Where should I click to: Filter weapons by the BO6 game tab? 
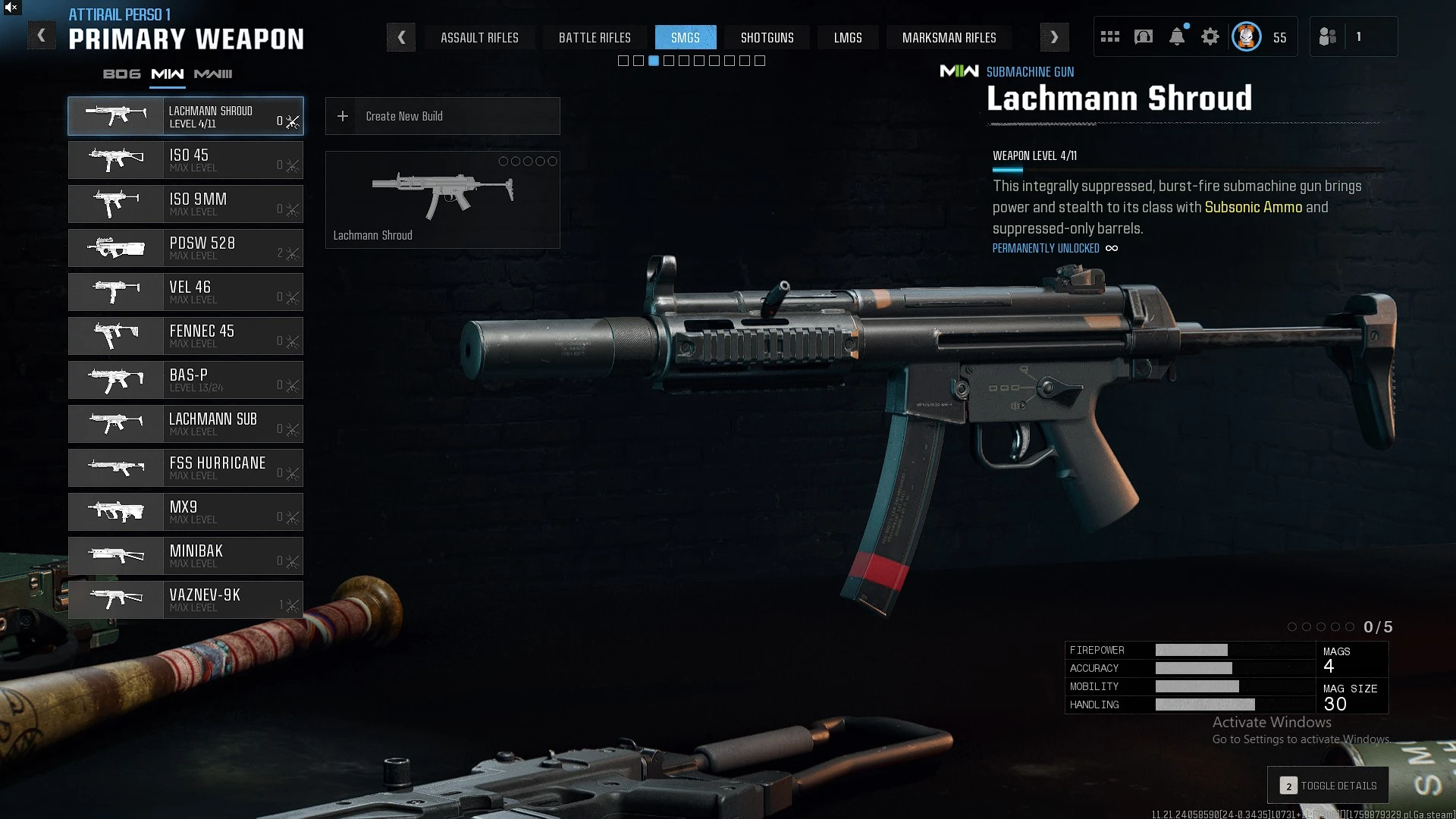pyautogui.click(x=122, y=74)
